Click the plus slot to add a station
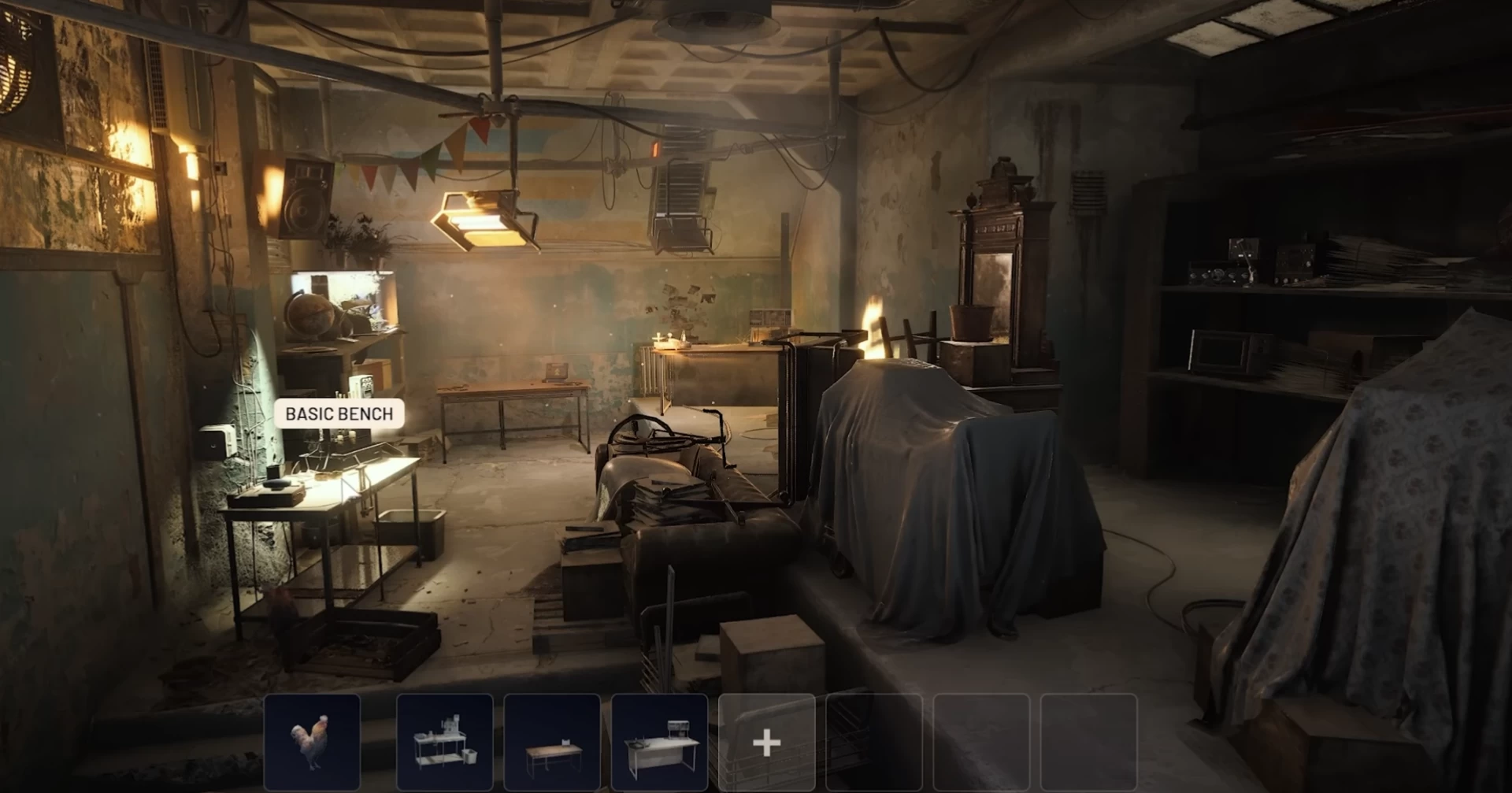 (x=767, y=742)
